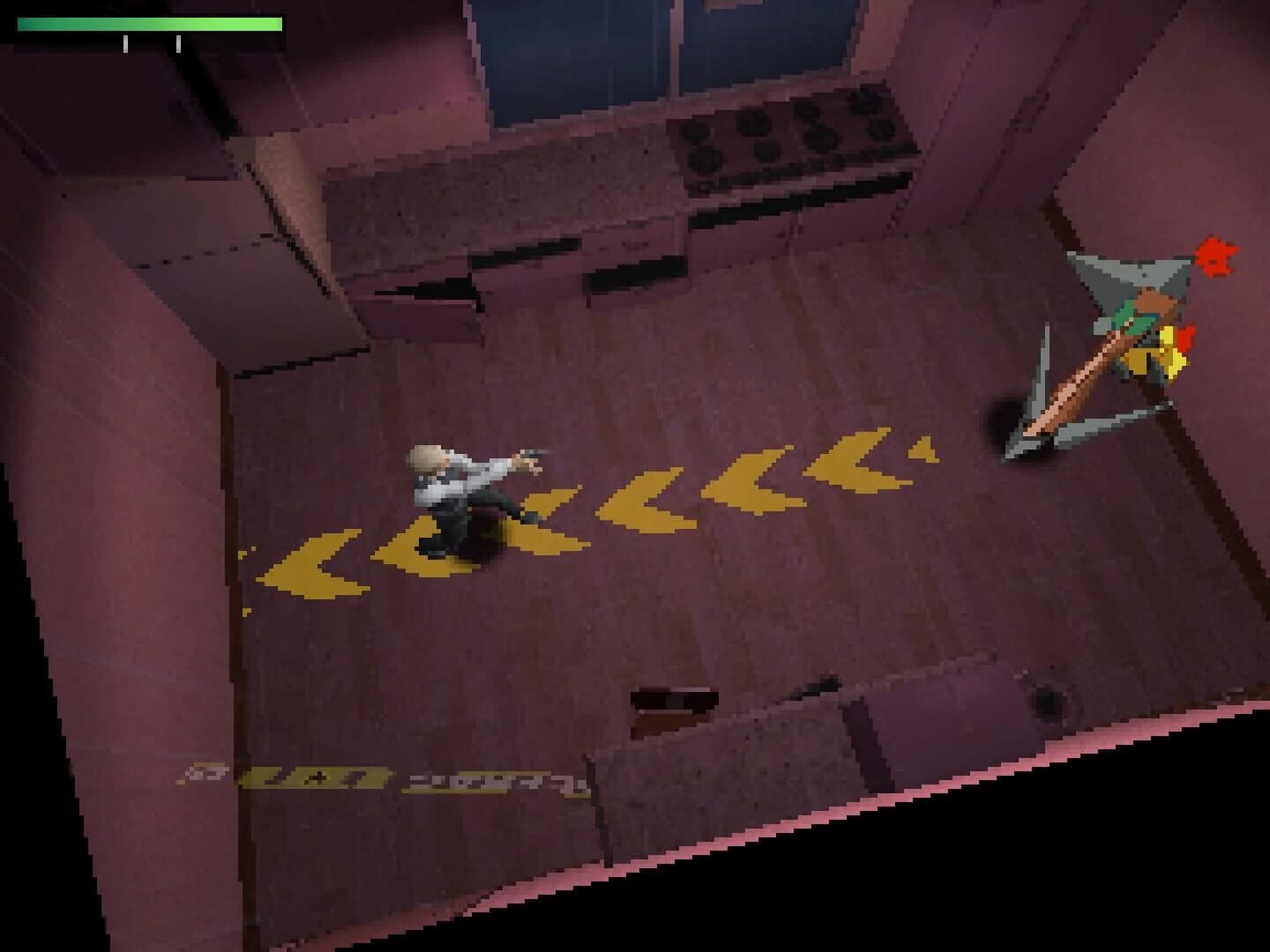Viewport: 1270px width, 952px height.
Task: Click the yellow warning text painted on the wall
Action: point(379,776)
